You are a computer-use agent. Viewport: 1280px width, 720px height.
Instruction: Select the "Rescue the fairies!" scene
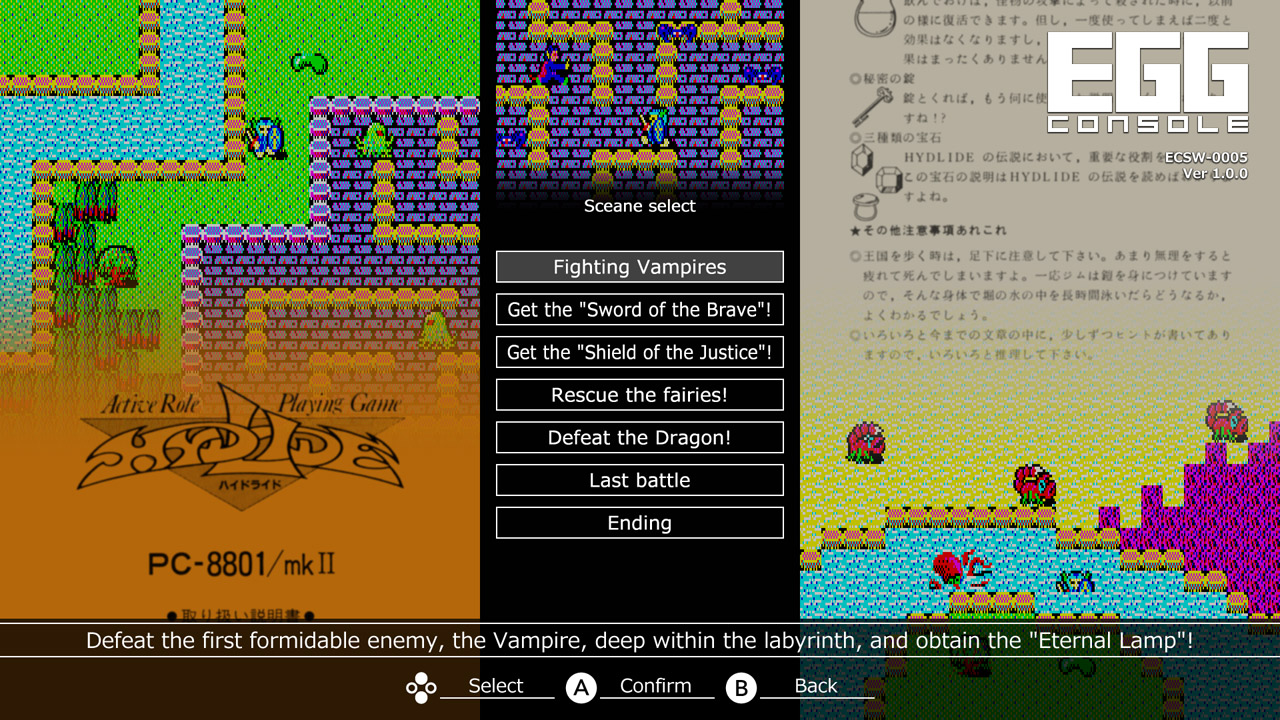(639, 394)
